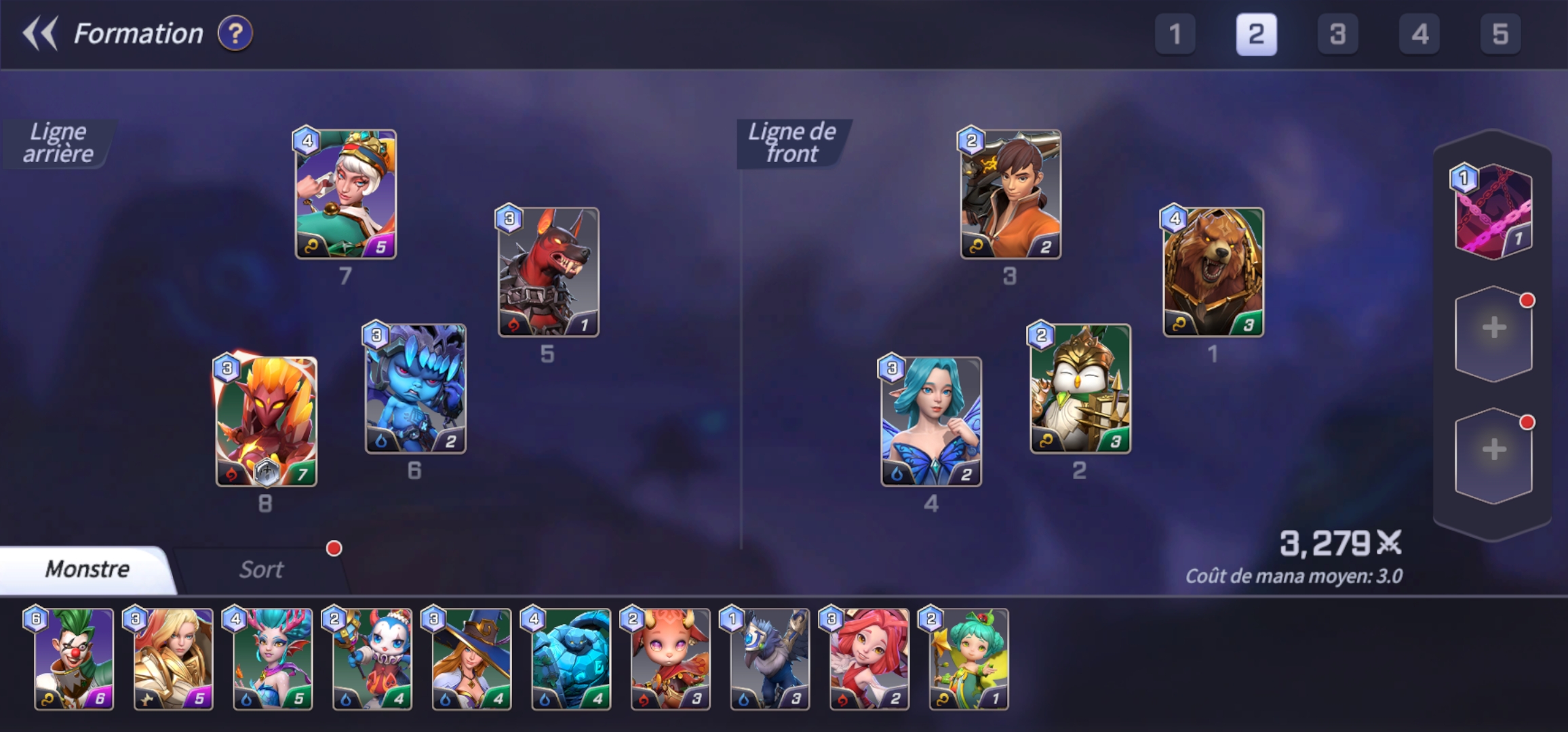1568x732 pixels.
Task: Switch to the Monstre tab
Action: tap(85, 569)
